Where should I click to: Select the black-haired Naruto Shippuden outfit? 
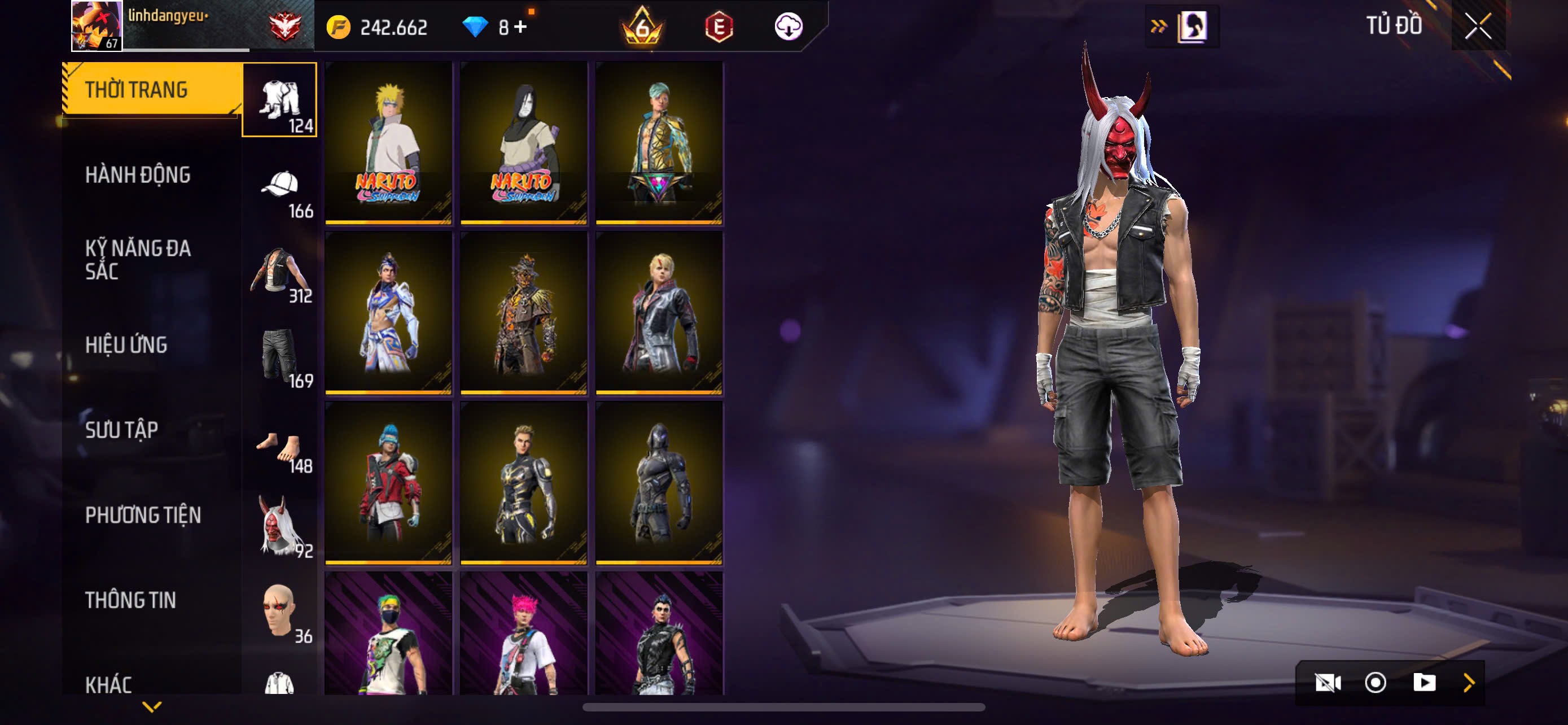tap(523, 142)
